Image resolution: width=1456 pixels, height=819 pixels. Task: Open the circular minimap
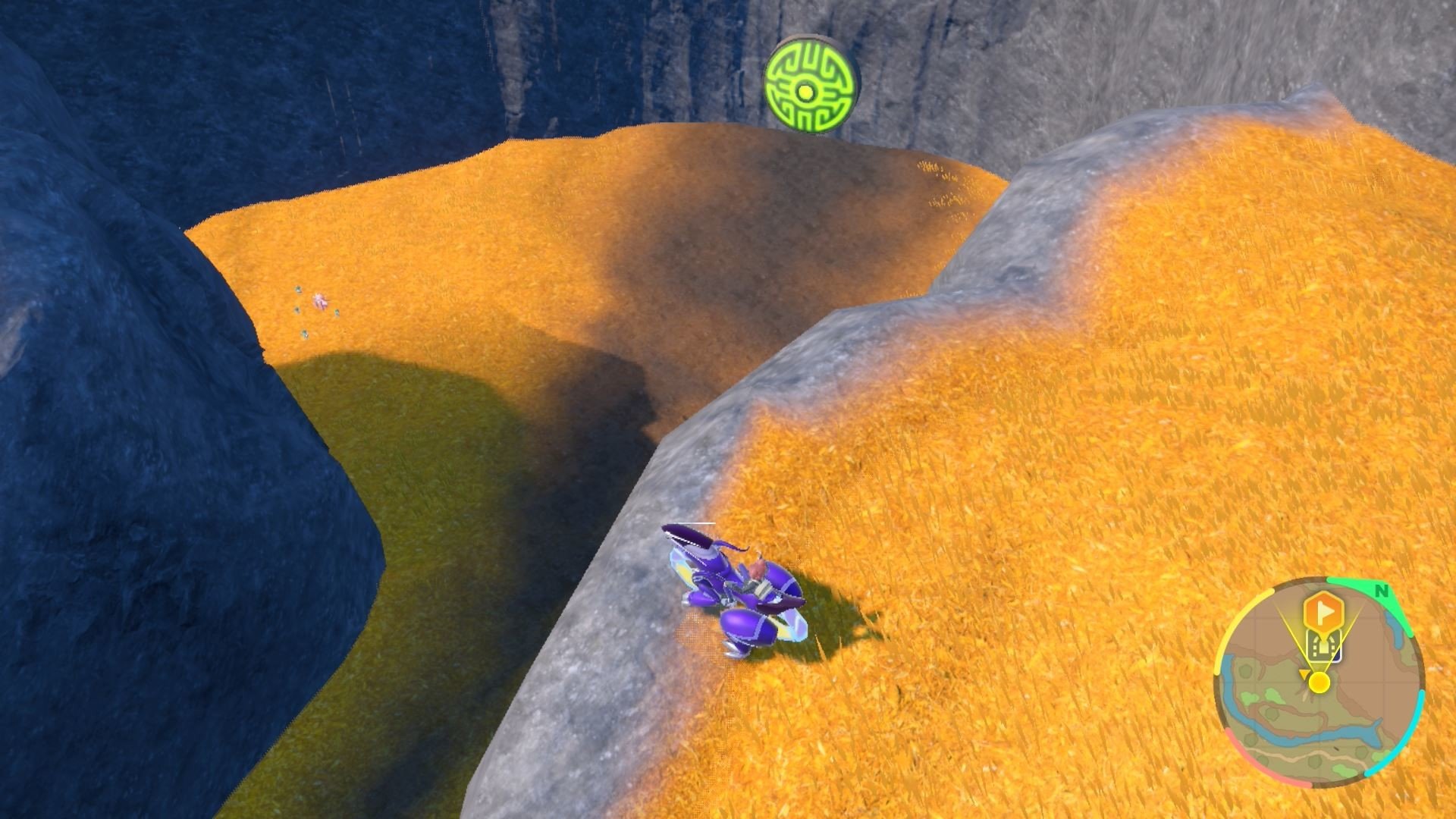click(1319, 682)
